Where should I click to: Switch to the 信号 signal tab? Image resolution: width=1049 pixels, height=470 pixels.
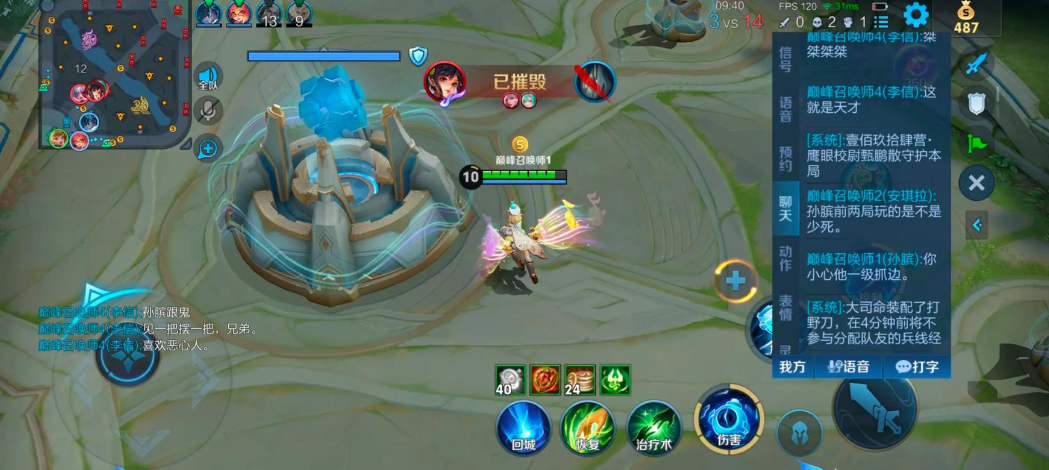pyautogui.click(x=786, y=59)
